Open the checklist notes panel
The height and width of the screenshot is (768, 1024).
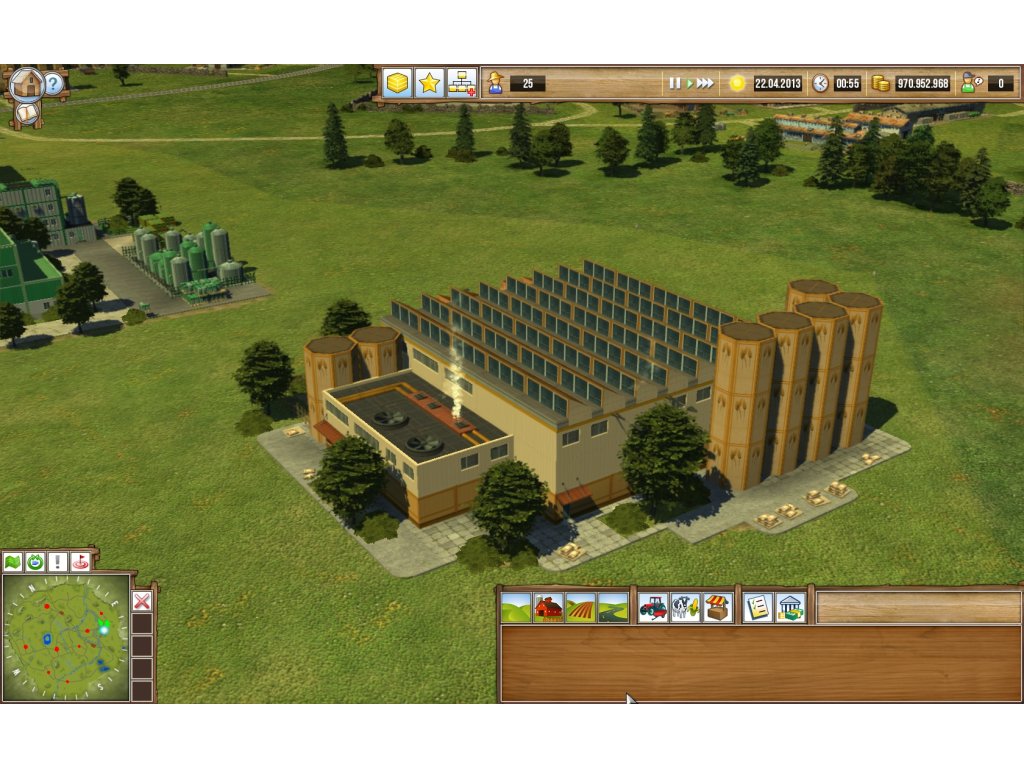(x=757, y=608)
